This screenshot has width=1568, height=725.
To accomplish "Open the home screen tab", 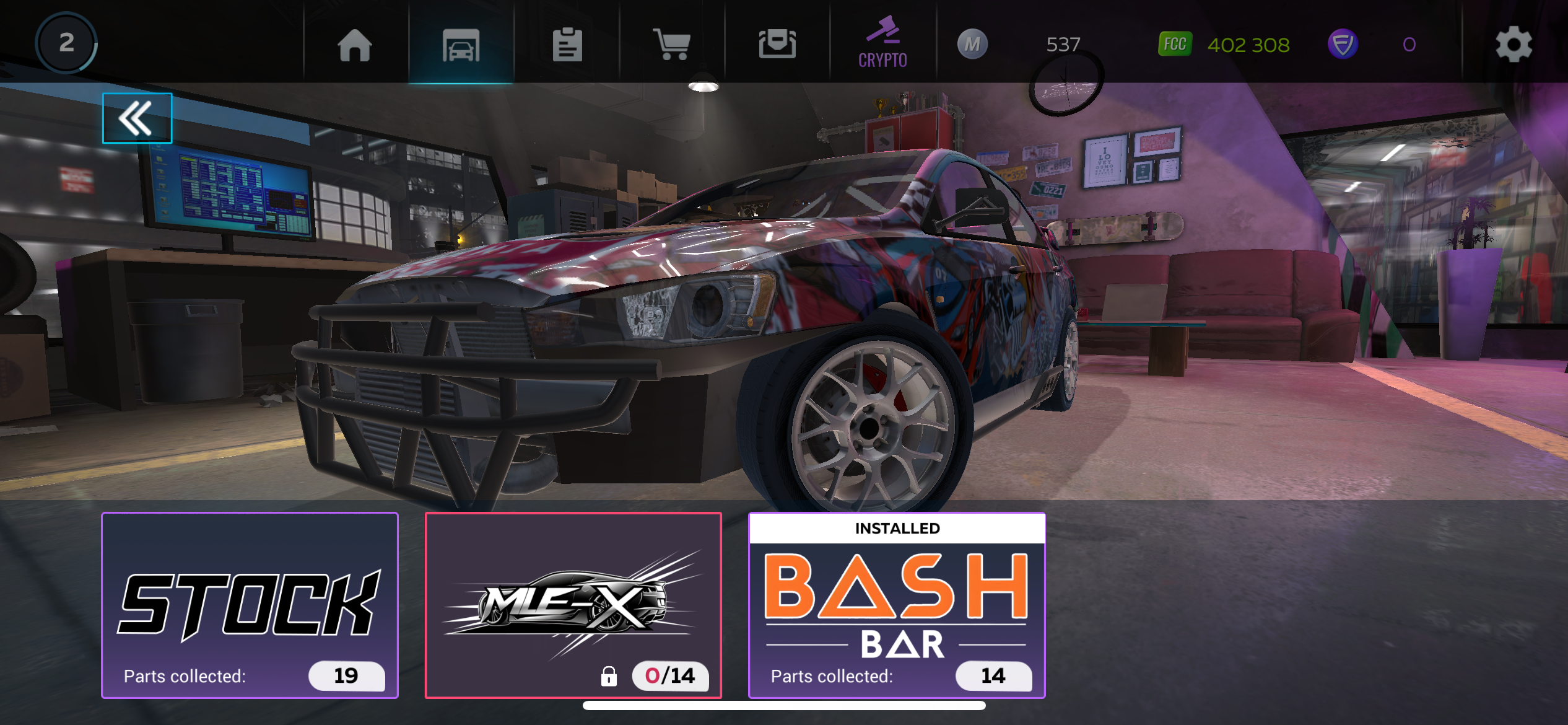I will (355, 45).
